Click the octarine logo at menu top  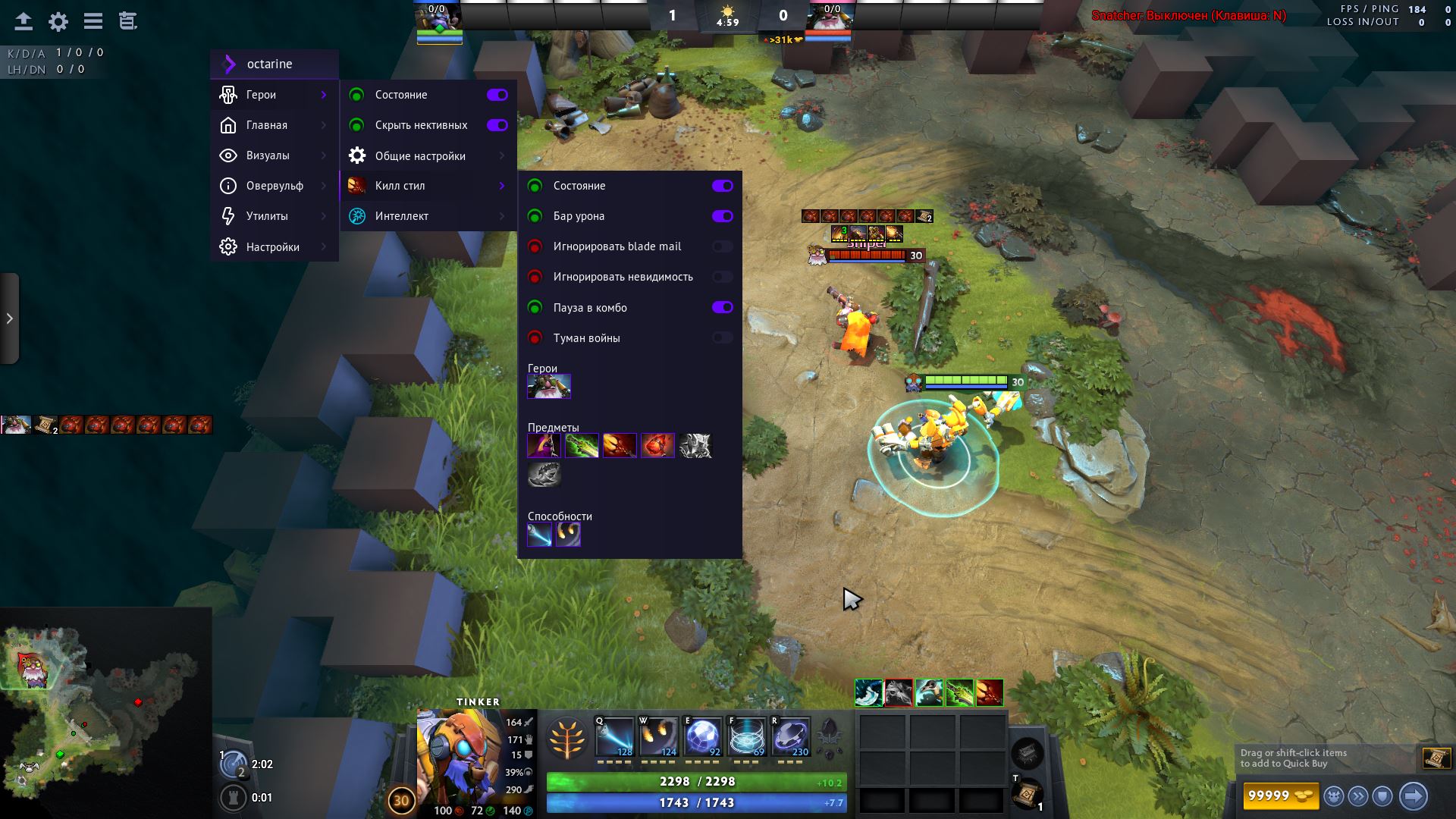click(227, 64)
